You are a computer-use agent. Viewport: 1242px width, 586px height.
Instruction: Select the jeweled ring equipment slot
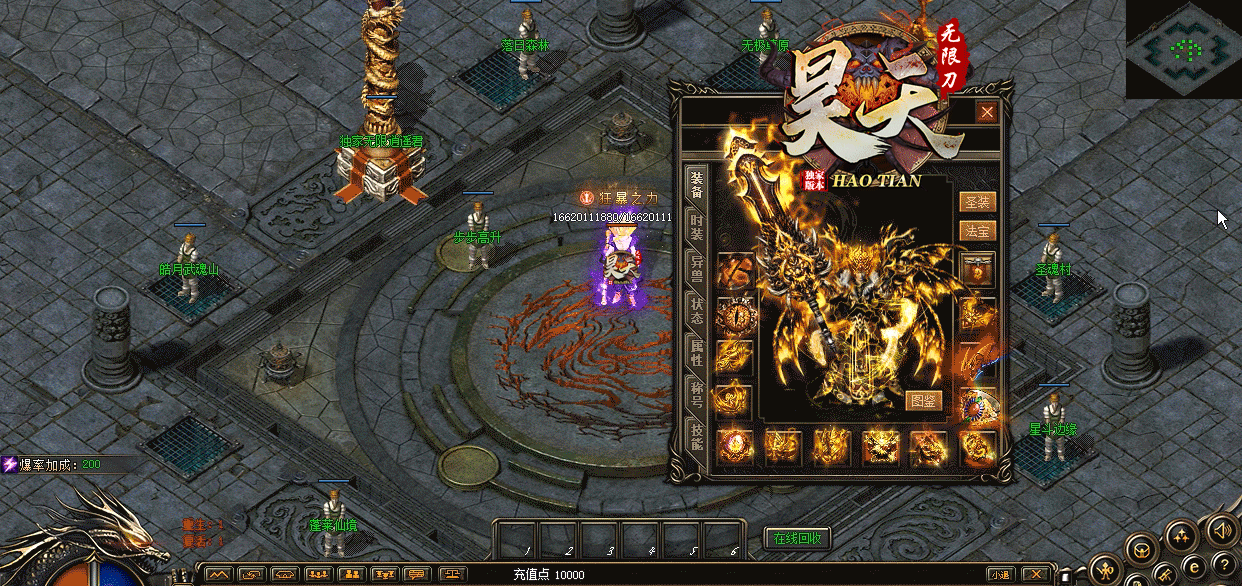click(x=978, y=405)
